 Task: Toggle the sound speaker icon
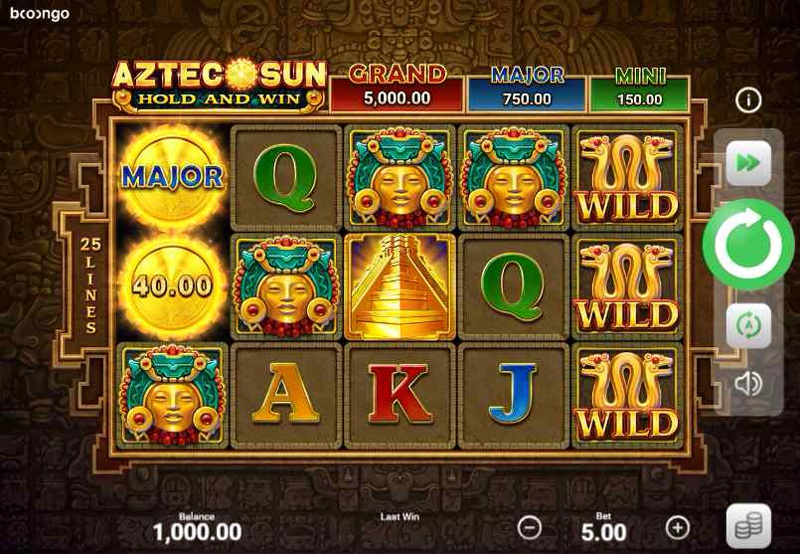coord(748,383)
